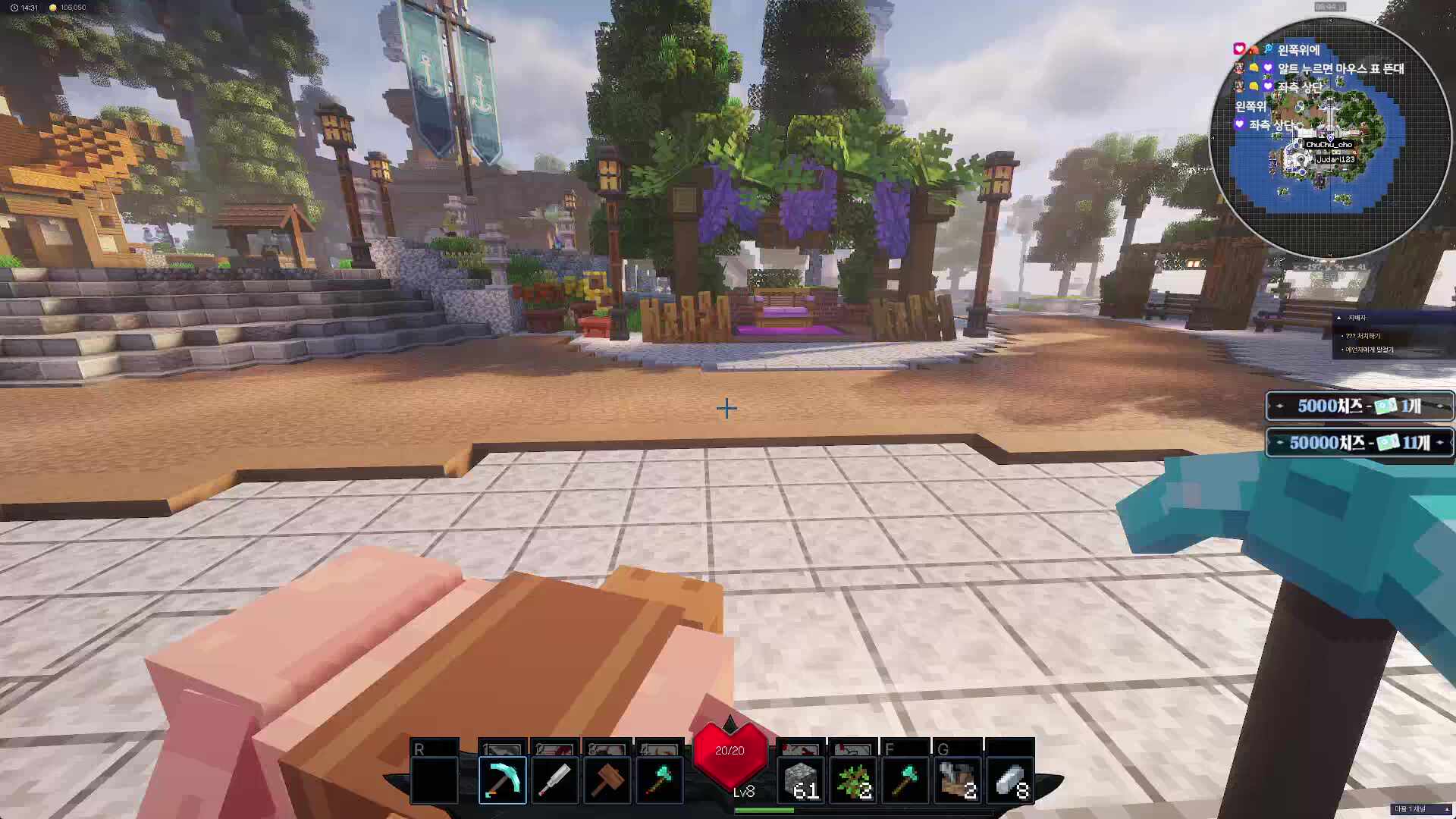The image size is (1456, 819).
Task: Click the Judari123 player label on minimap
Action: point(1335,159)
